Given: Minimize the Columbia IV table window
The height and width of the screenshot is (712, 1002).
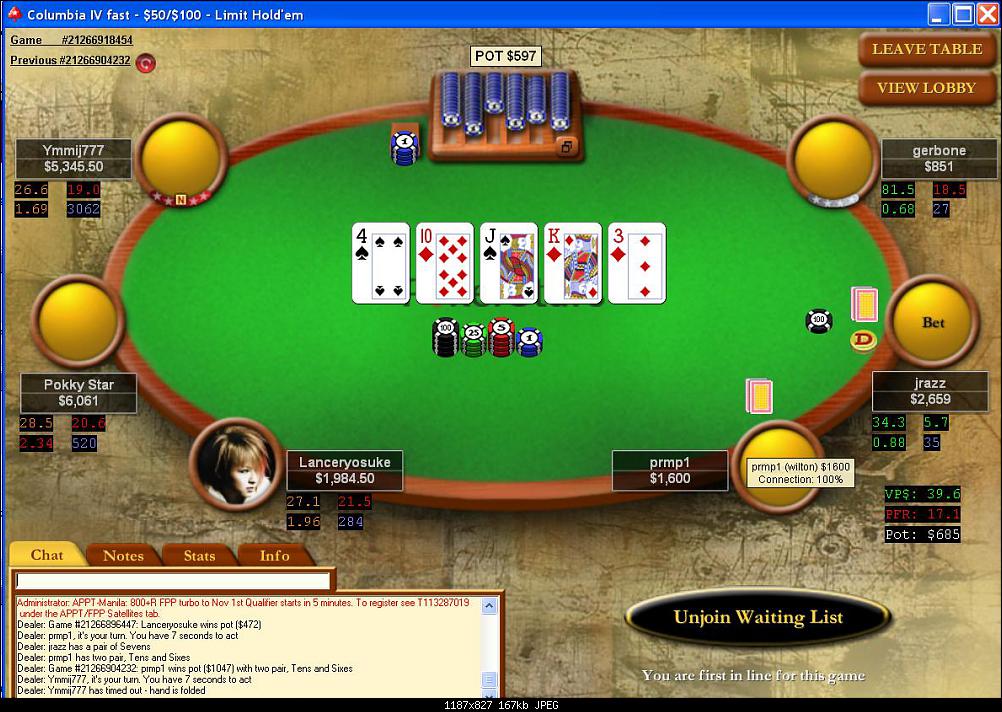Looking at the screenshot, I should pyautogui.click(x=938, y=14).
